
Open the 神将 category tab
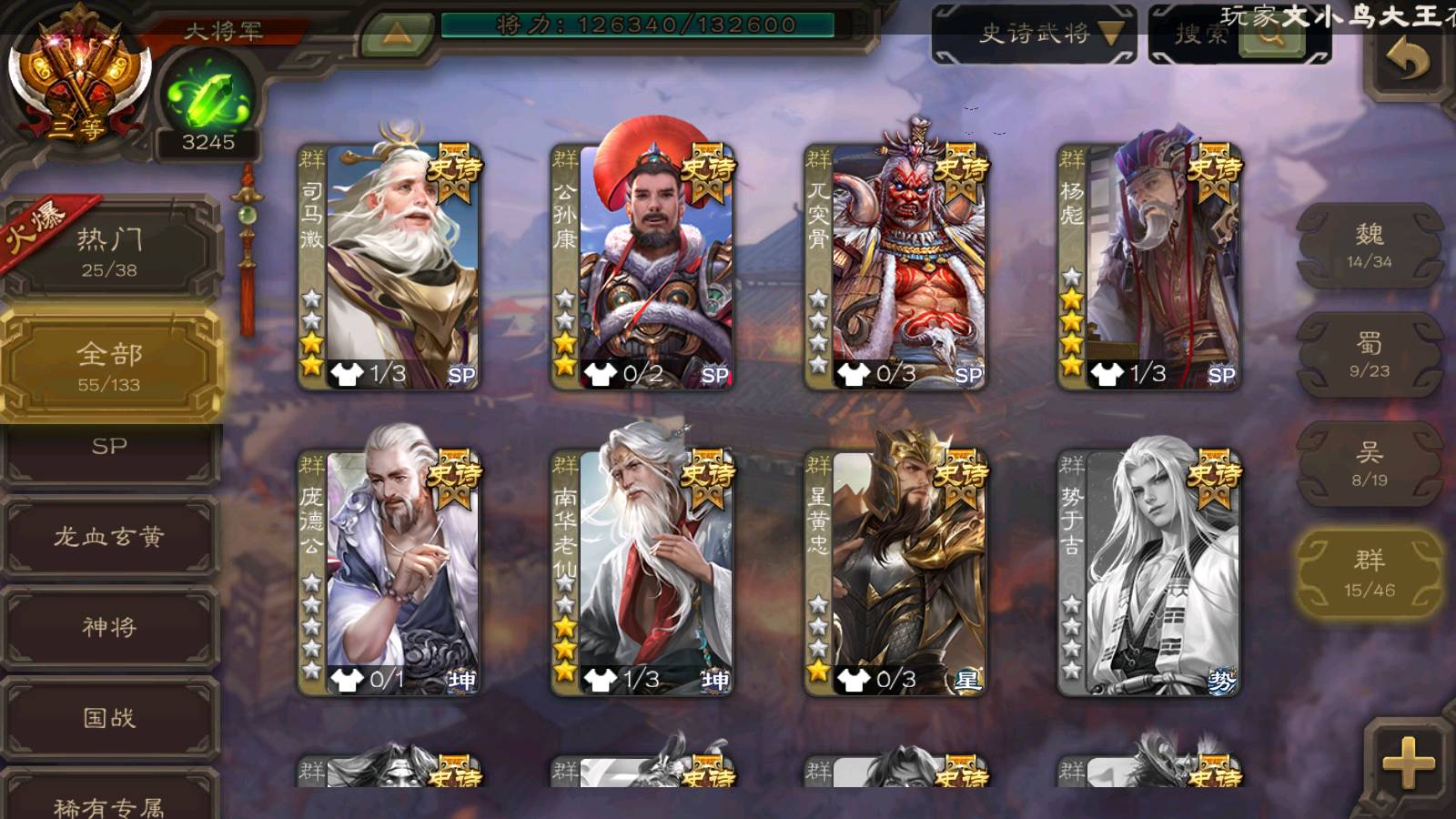110,627
